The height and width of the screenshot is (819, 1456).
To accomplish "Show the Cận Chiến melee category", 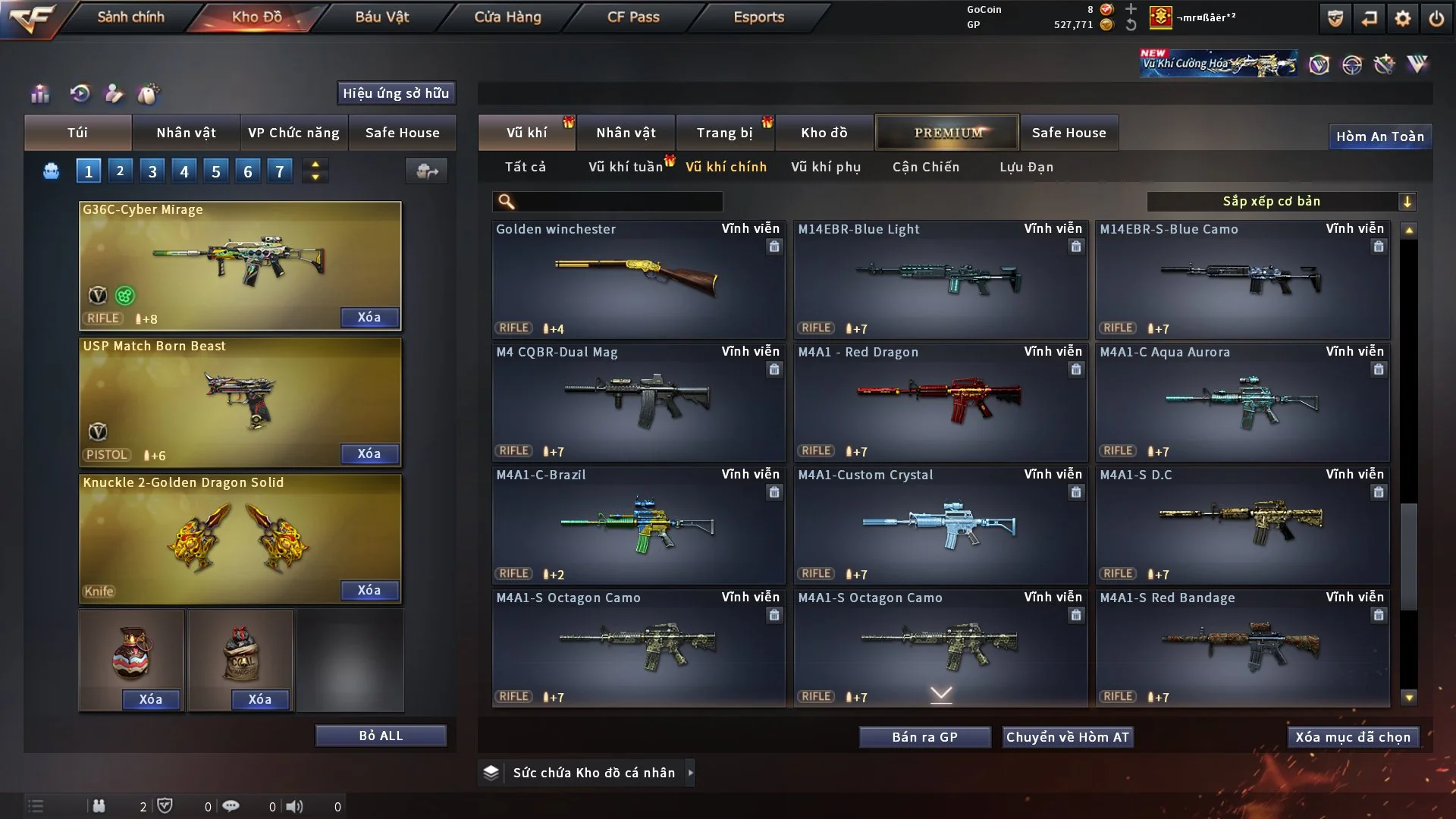I will 926,167.
